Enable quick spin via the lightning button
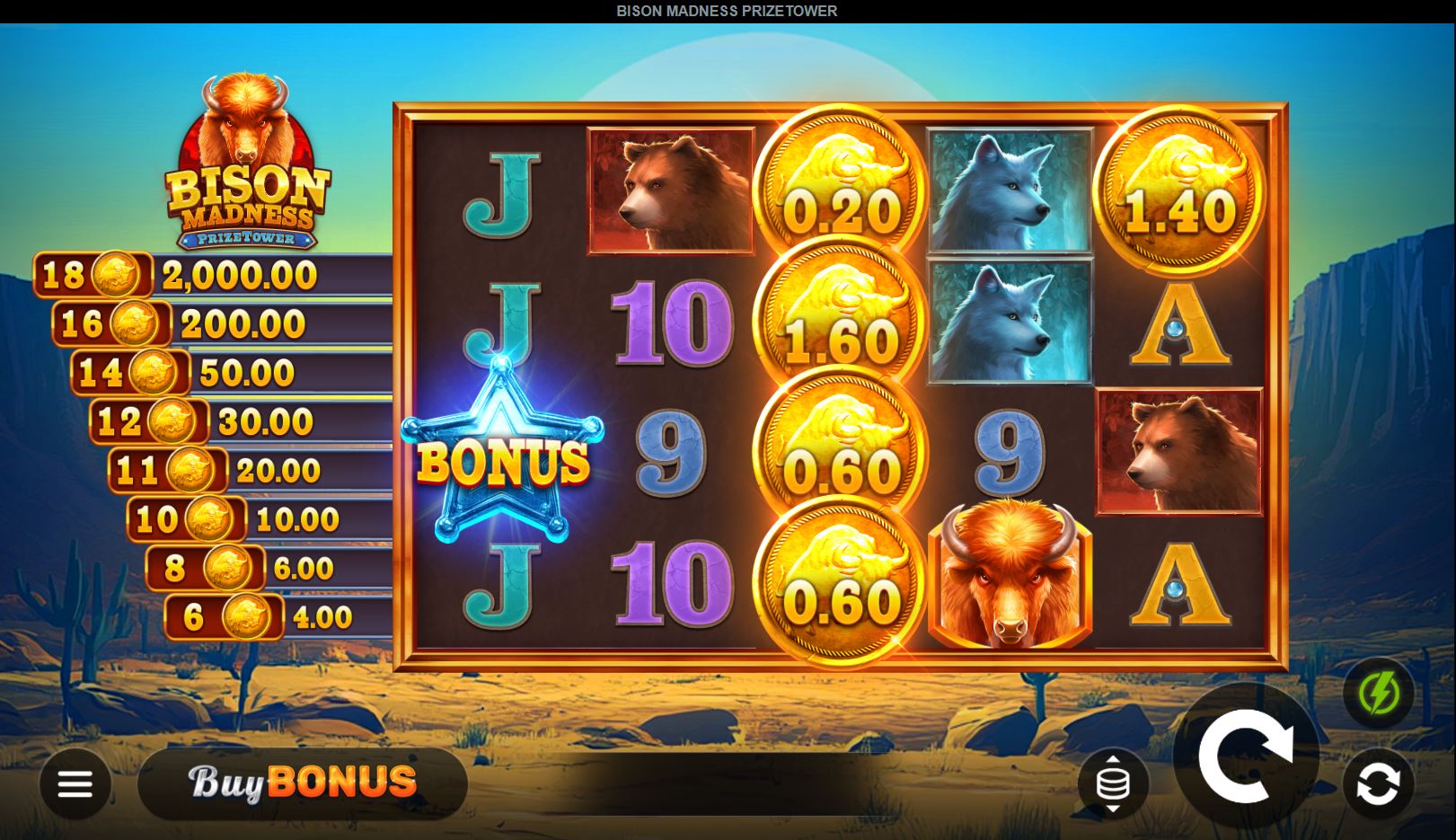 (x=1381, y=694)
